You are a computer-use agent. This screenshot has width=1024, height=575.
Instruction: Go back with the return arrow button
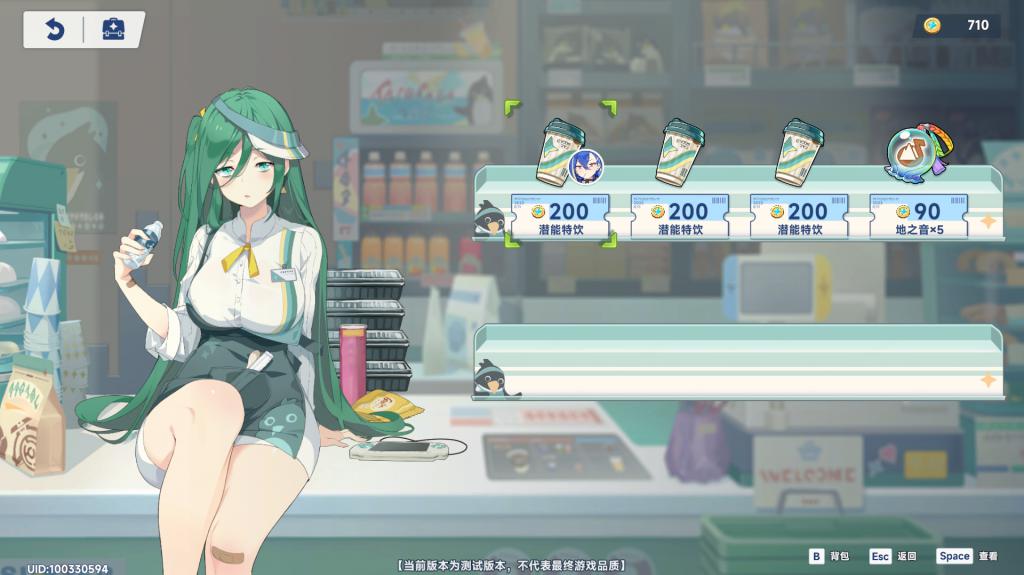click(x=54, y=30)
